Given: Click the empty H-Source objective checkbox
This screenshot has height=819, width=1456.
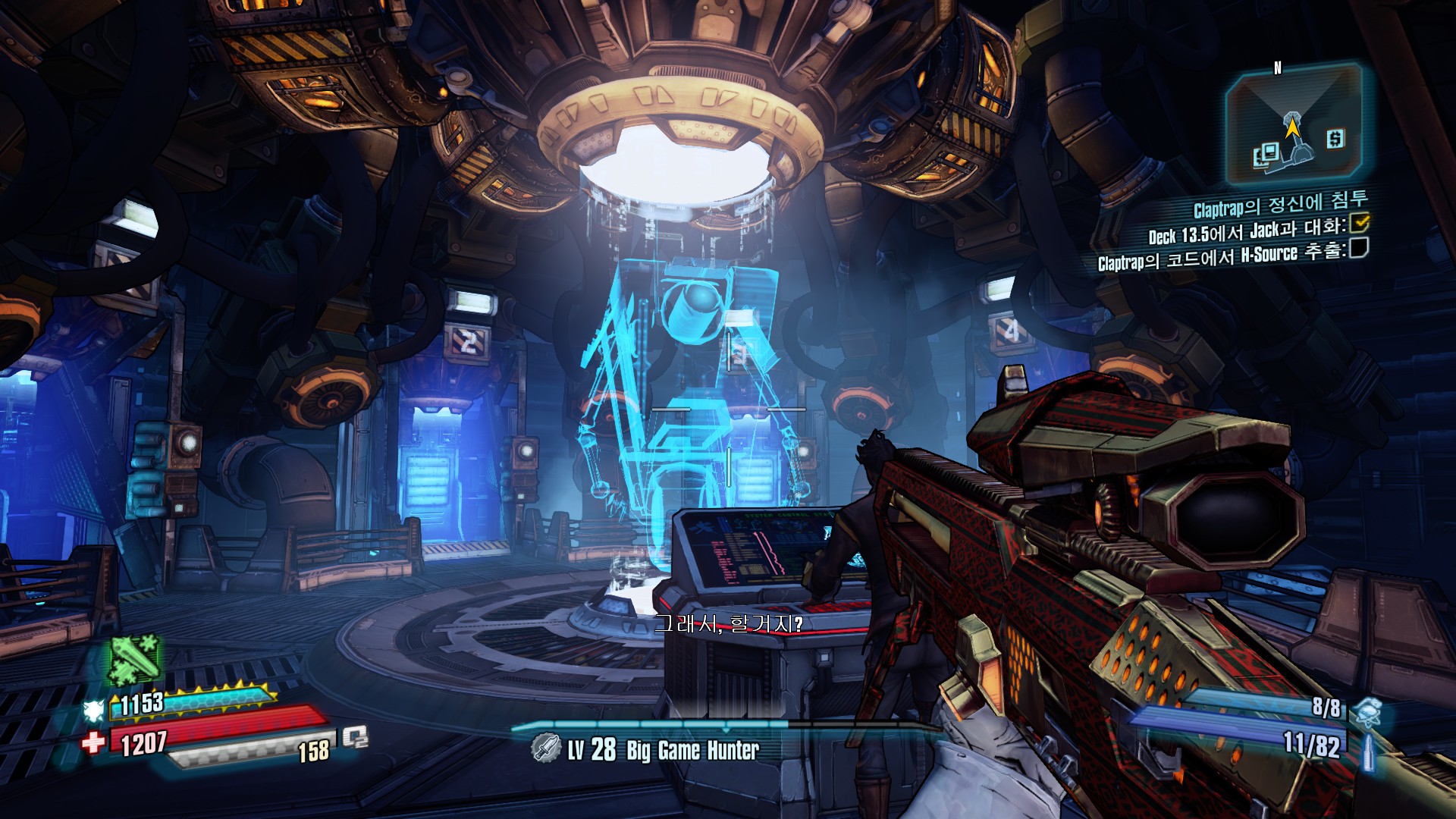Looking at the screenshot, I should 1358,248.
